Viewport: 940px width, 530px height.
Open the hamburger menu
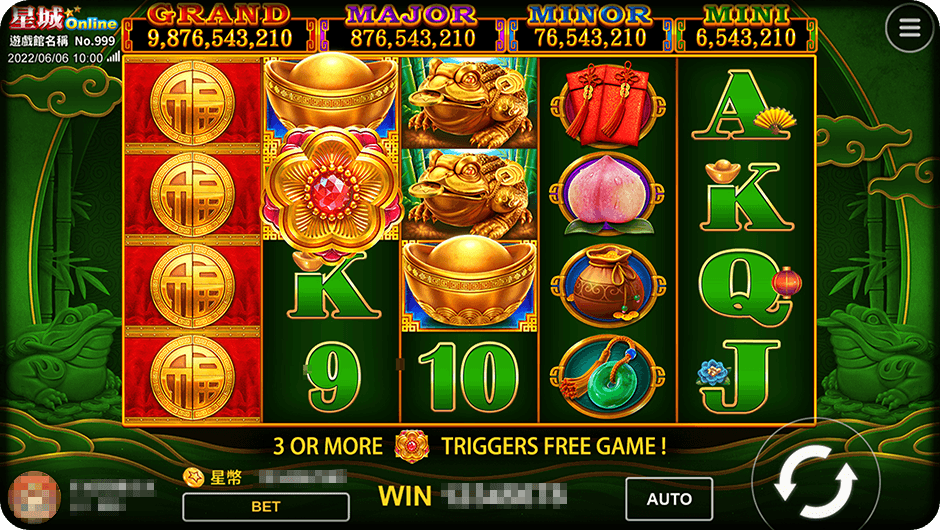pos(909,28)
